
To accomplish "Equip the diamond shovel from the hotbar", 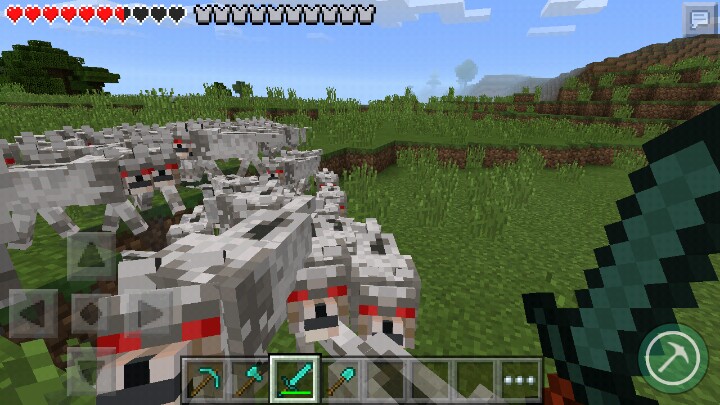I will [340, 379].
